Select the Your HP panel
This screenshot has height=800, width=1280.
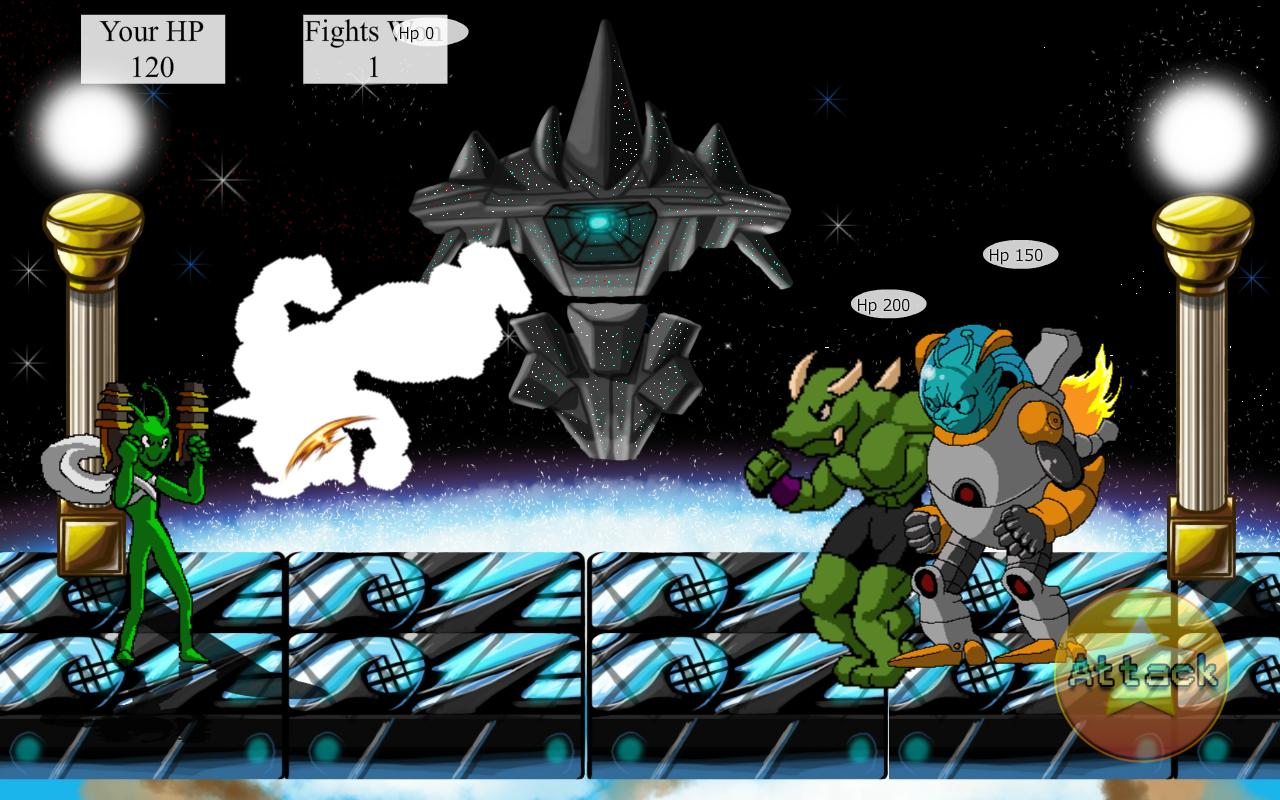click(x=151, y=48)
